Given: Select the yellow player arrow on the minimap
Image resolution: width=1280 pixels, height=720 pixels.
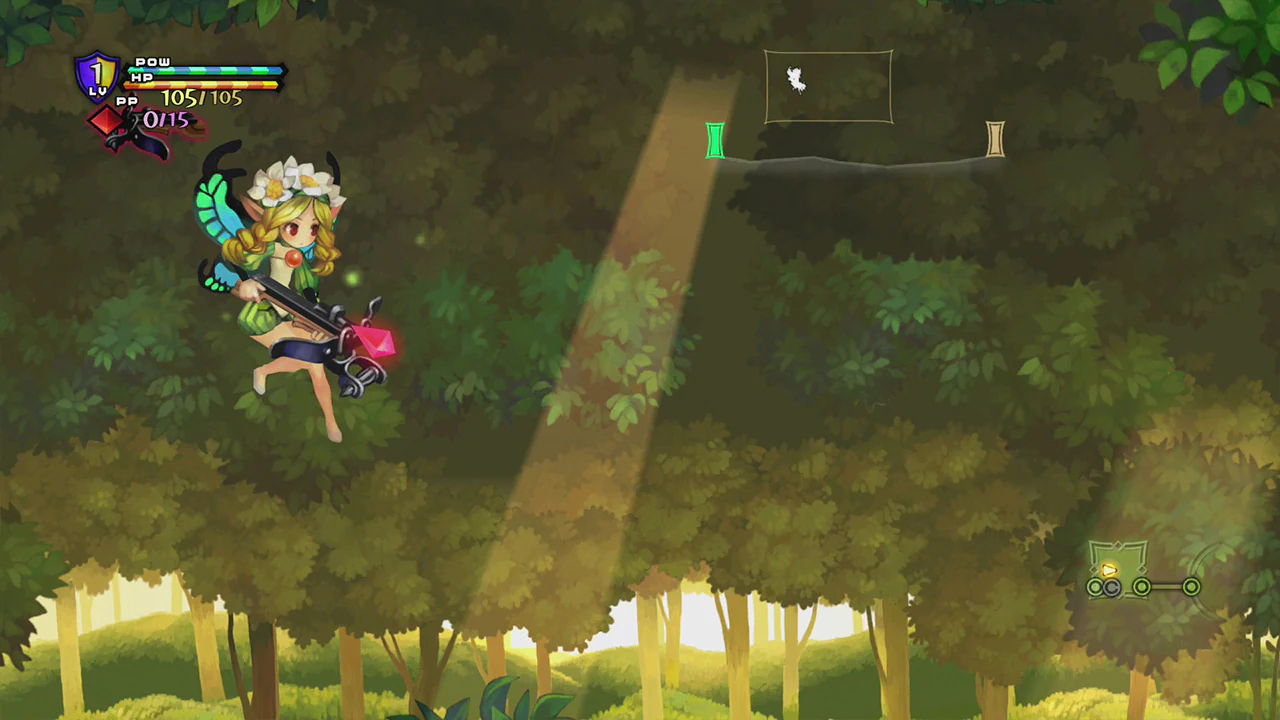Looking at the screenshot, I should click(1109, 572).
